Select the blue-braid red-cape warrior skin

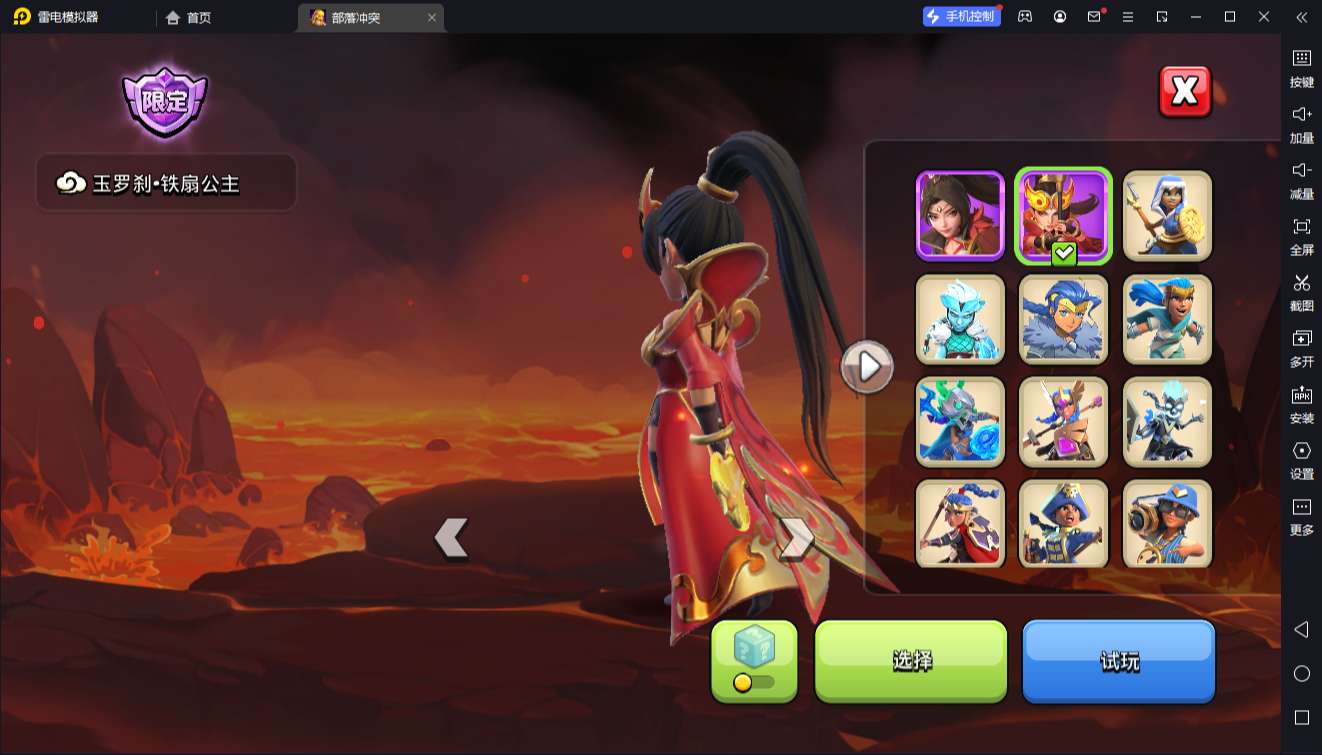(x=960, y=524)
